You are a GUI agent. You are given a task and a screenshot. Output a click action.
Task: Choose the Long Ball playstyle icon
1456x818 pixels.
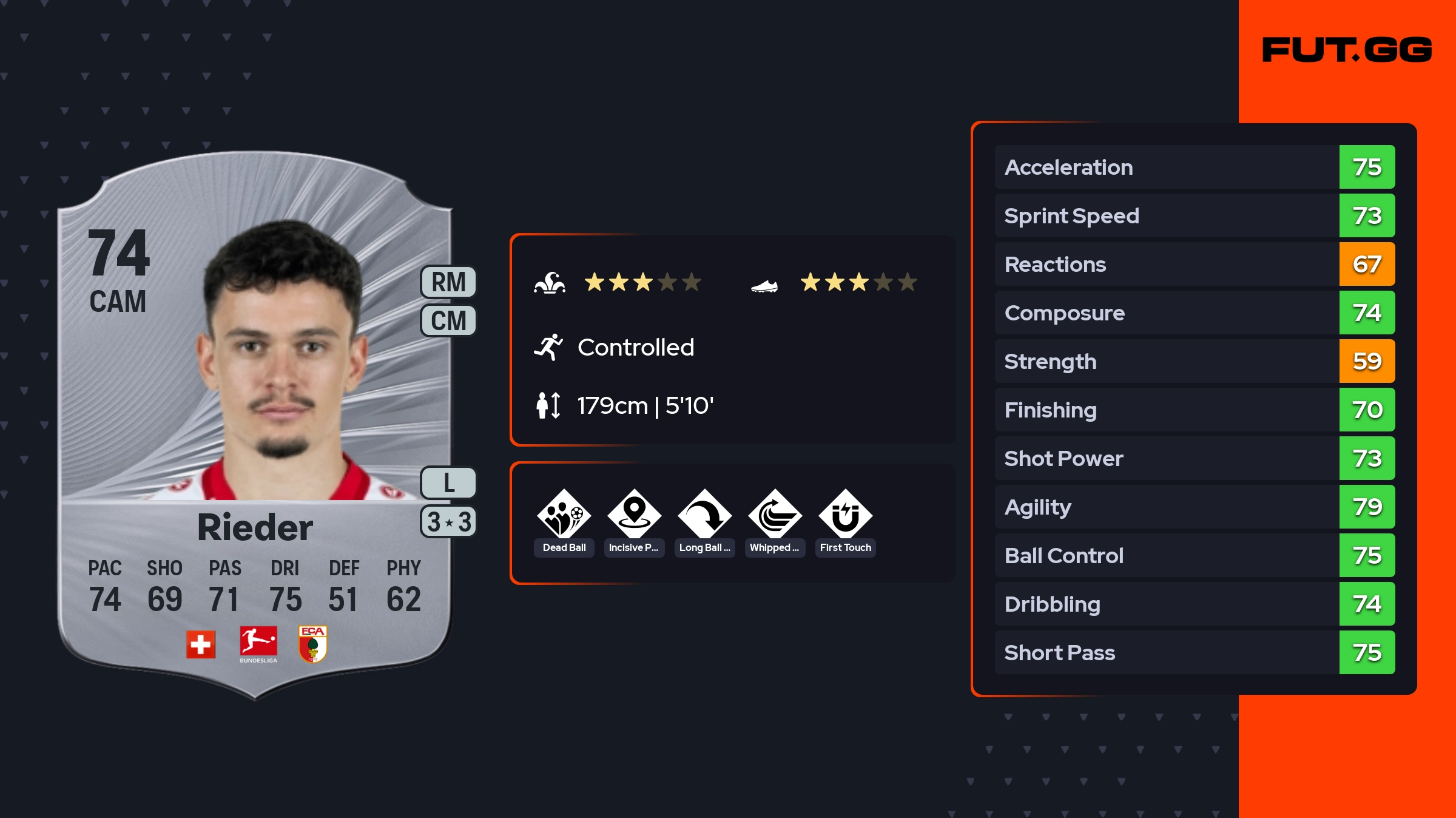(704, 515)
